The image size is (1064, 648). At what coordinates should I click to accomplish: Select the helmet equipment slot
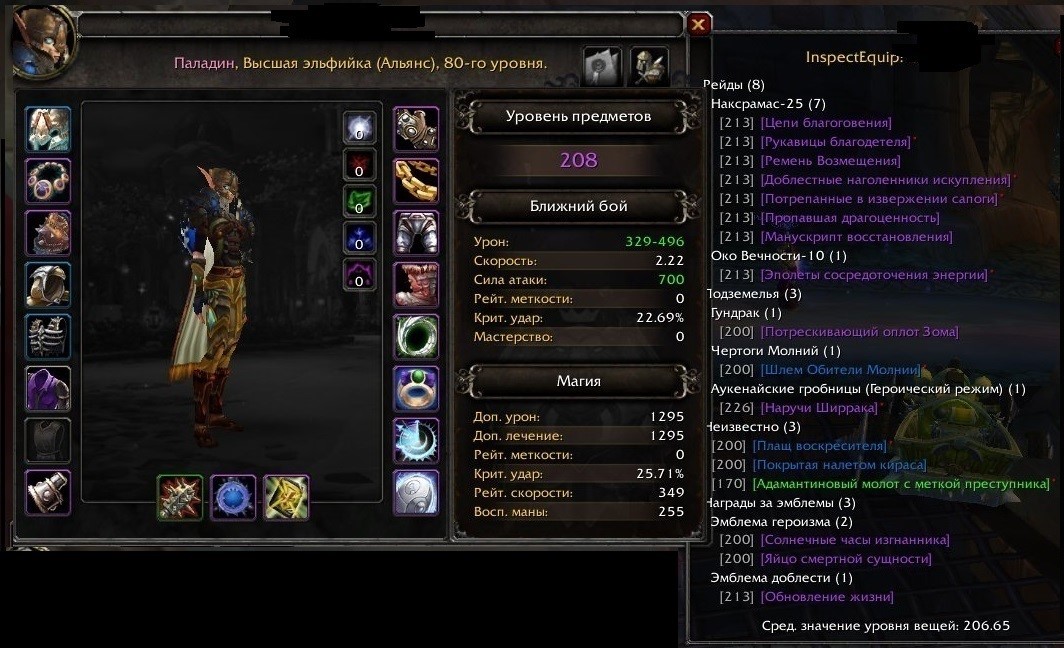pos(48,130)
